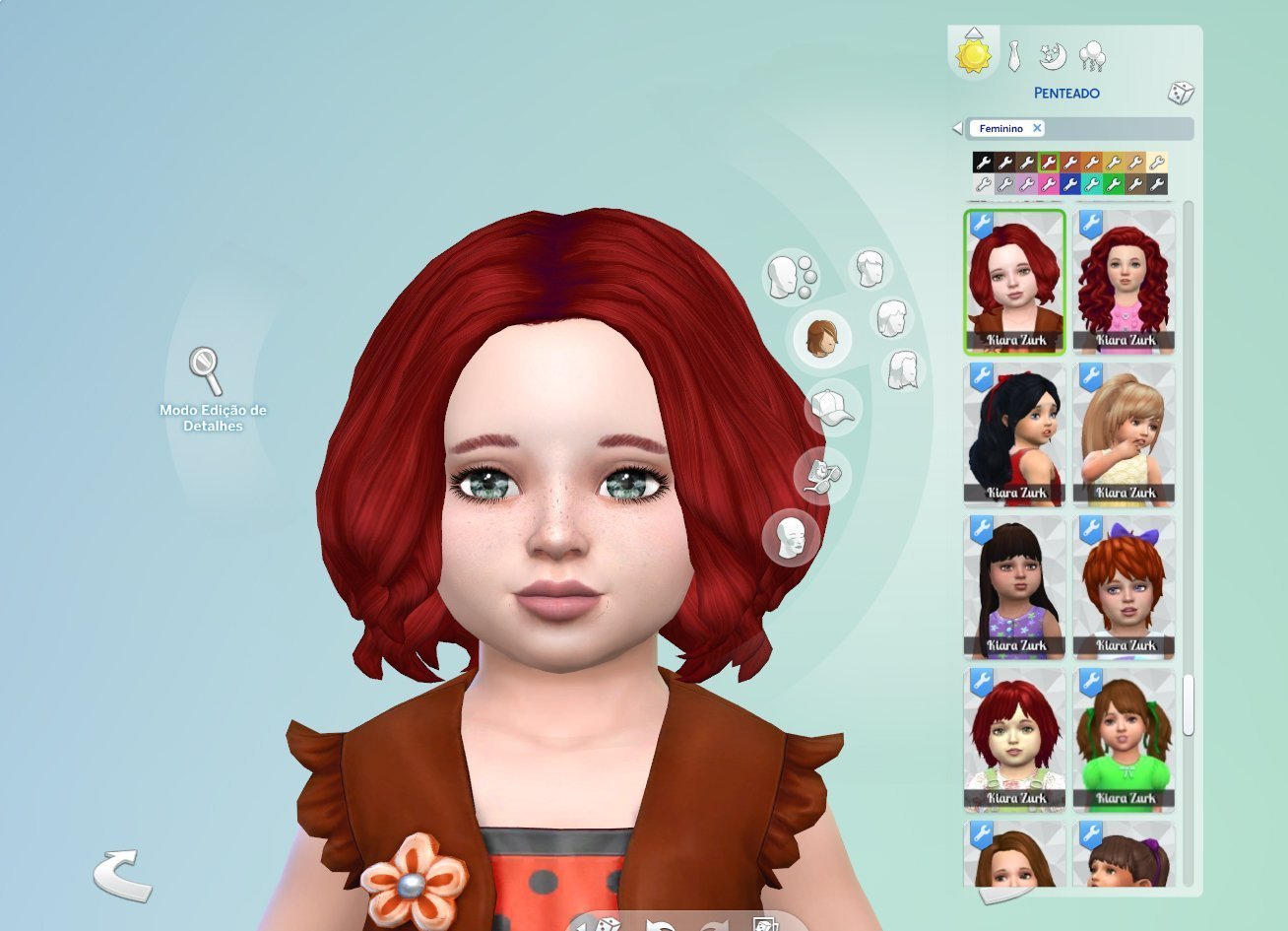Choose the orange hair with purple bow thumbnail
The height and width of the screenshot is (931, 1288).
tap(1124, 587)
